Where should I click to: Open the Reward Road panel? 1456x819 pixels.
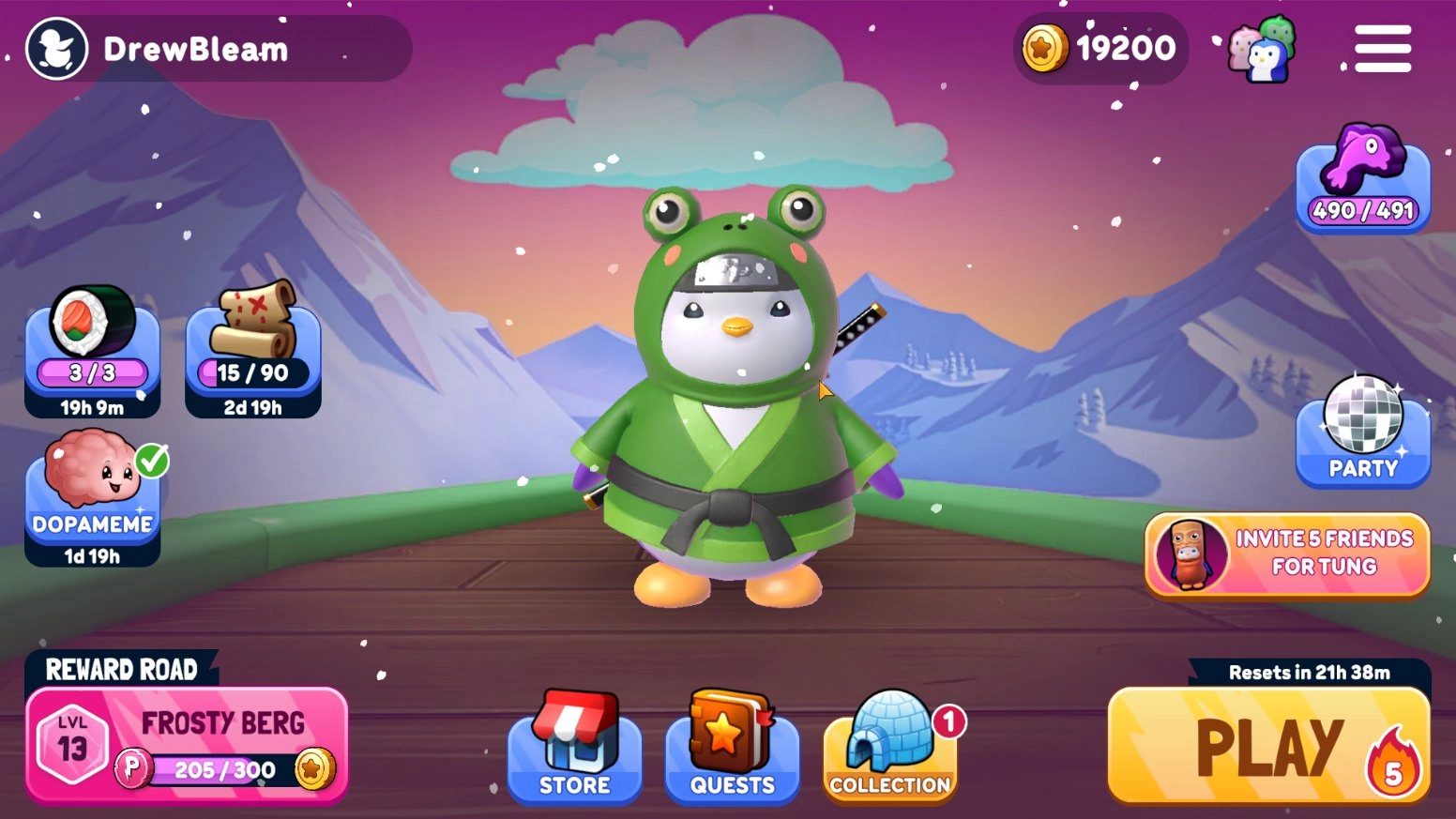(122, 670)
